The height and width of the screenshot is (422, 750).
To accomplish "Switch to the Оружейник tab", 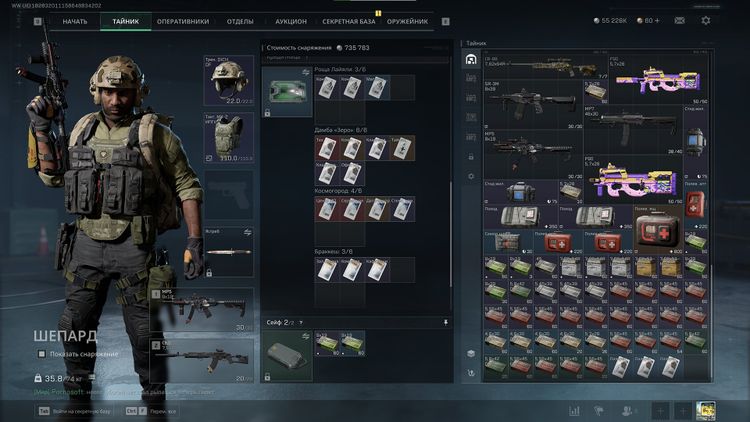I will pyautogui.click(x=408, y=21).
